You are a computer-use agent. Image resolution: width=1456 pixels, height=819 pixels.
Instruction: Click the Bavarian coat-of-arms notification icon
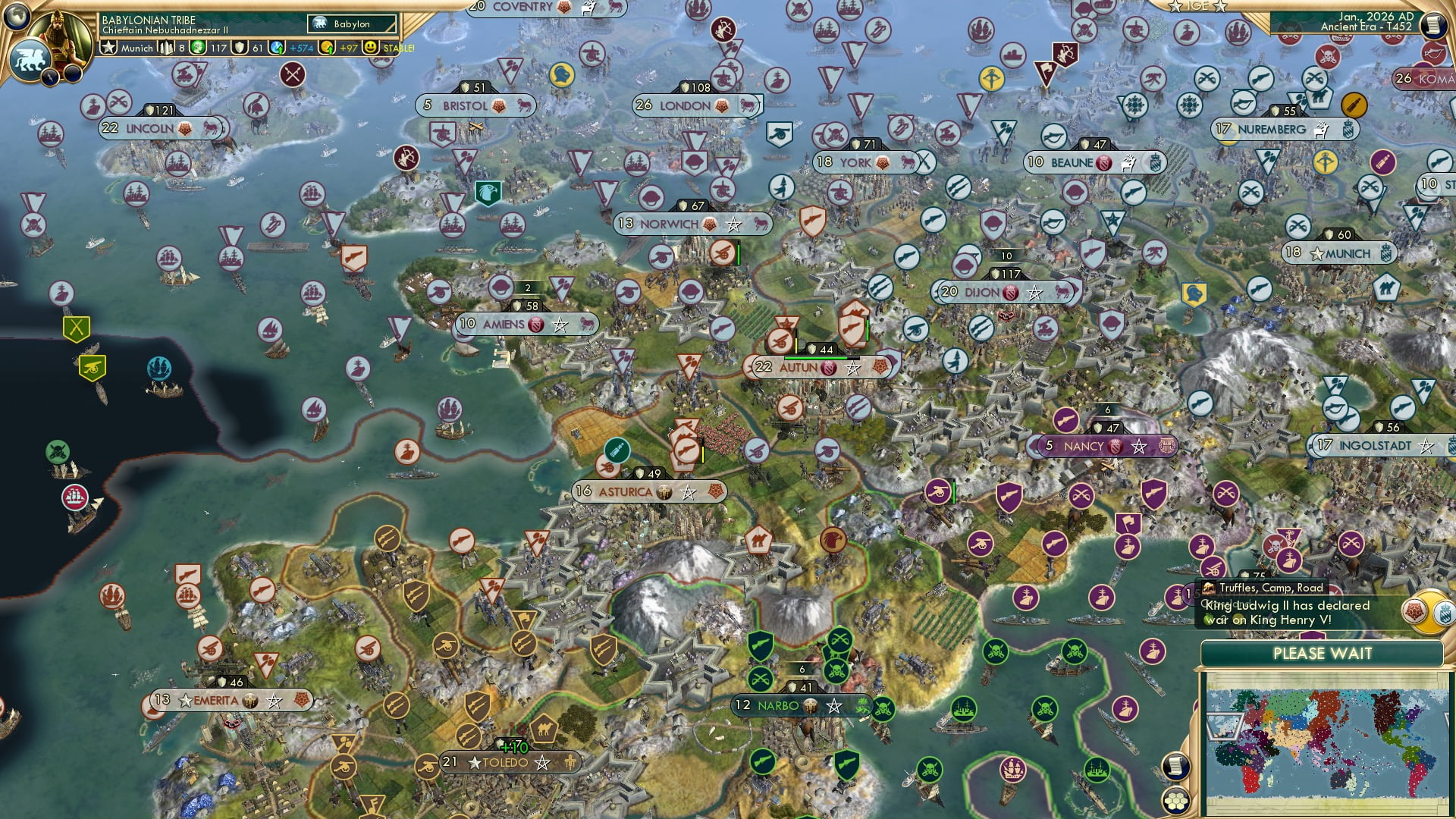pos(1444,613)
